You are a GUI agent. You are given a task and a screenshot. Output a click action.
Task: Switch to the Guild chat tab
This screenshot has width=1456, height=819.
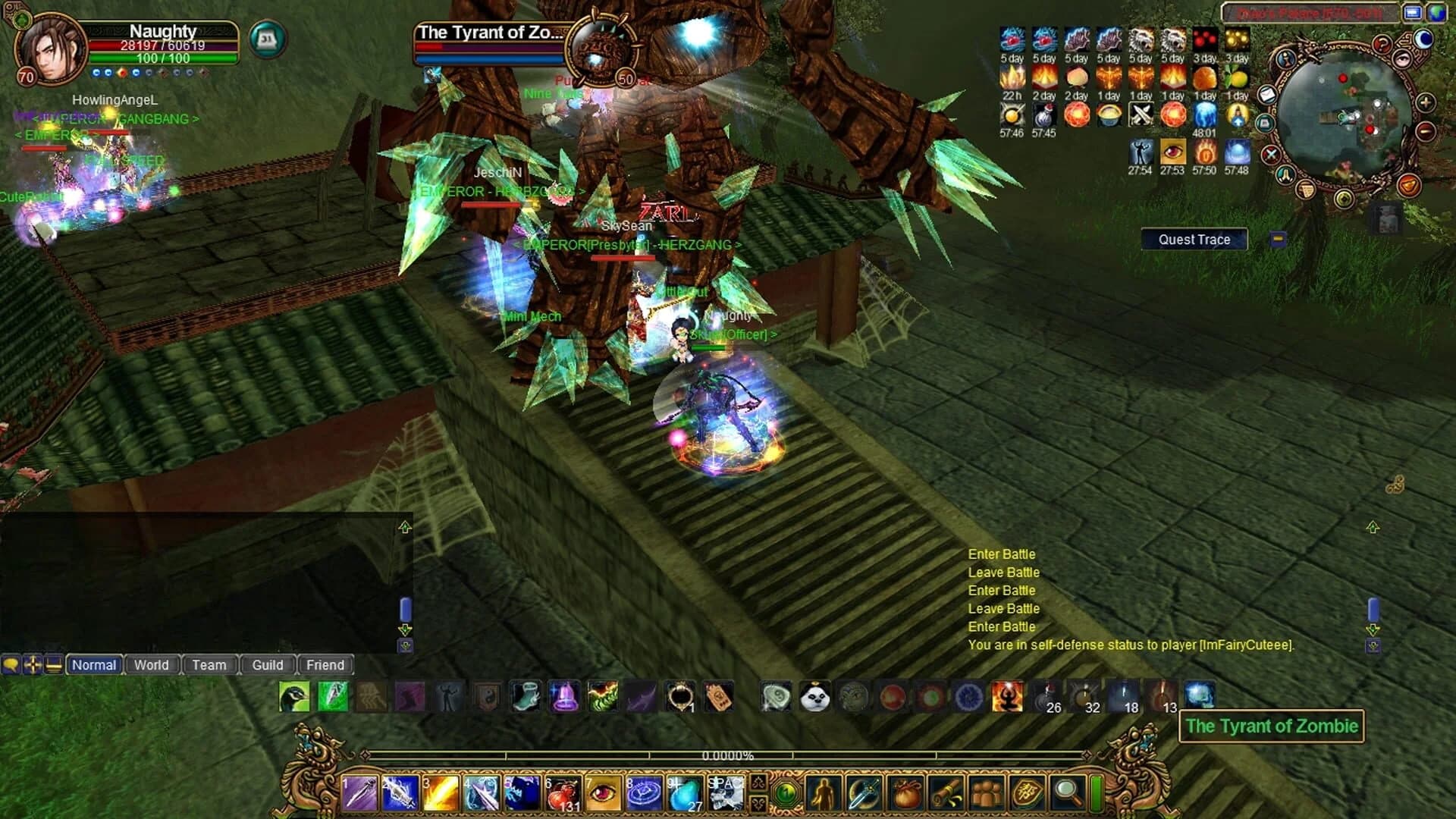click(268, 665)
